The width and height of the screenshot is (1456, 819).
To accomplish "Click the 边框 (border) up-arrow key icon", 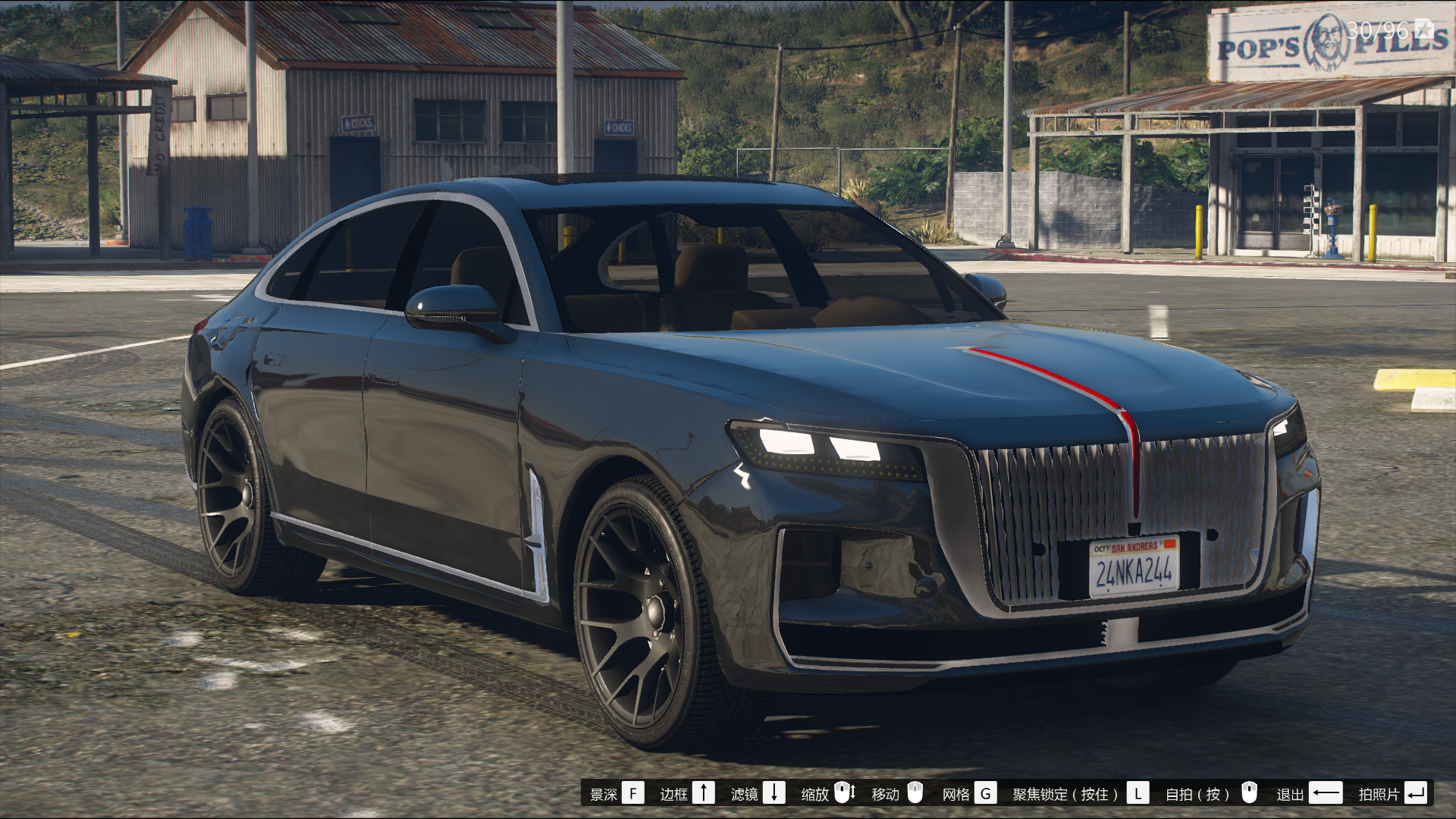I will click(705, 793).
